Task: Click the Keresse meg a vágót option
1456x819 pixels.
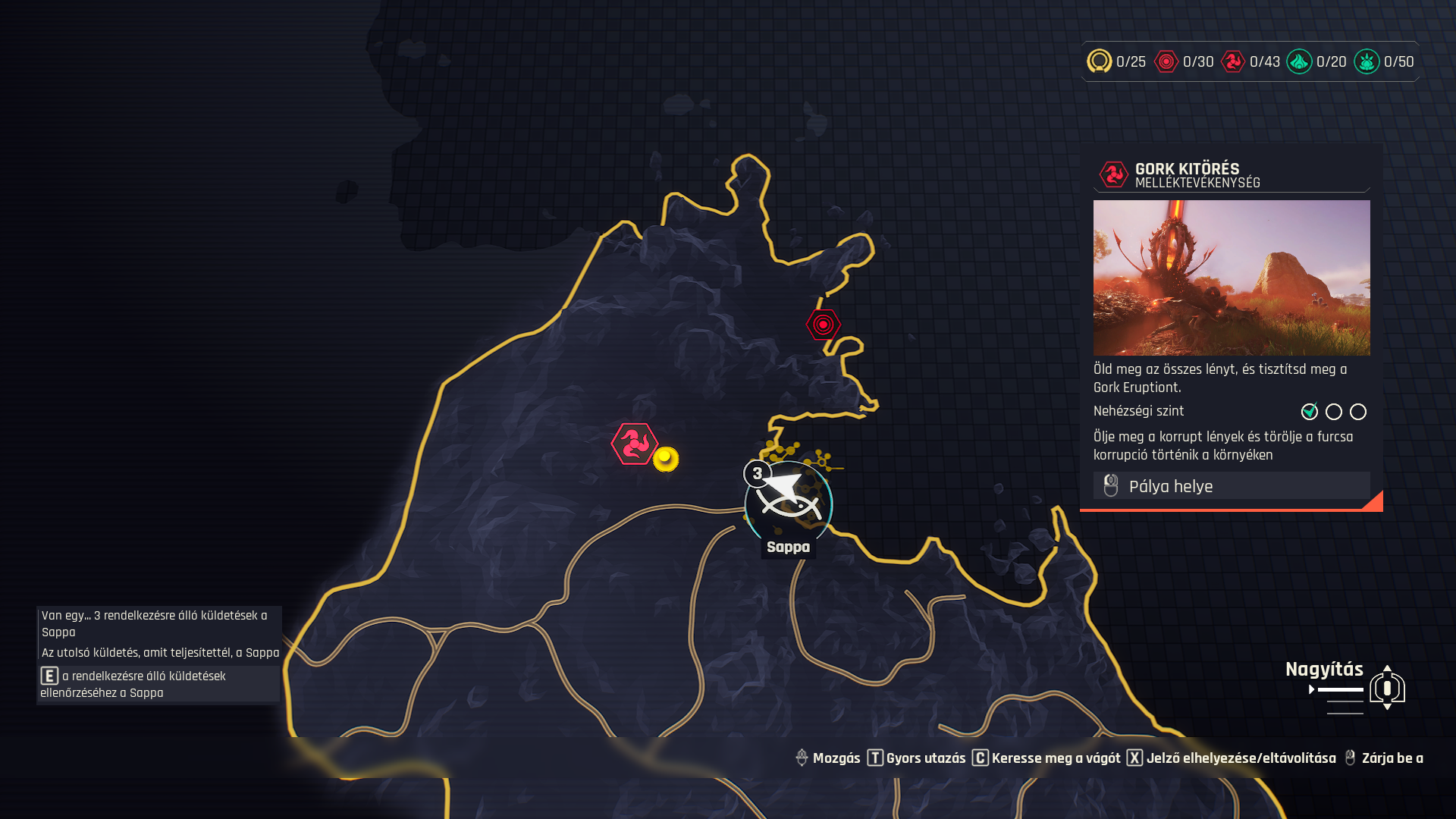Action: point(1046,758)
